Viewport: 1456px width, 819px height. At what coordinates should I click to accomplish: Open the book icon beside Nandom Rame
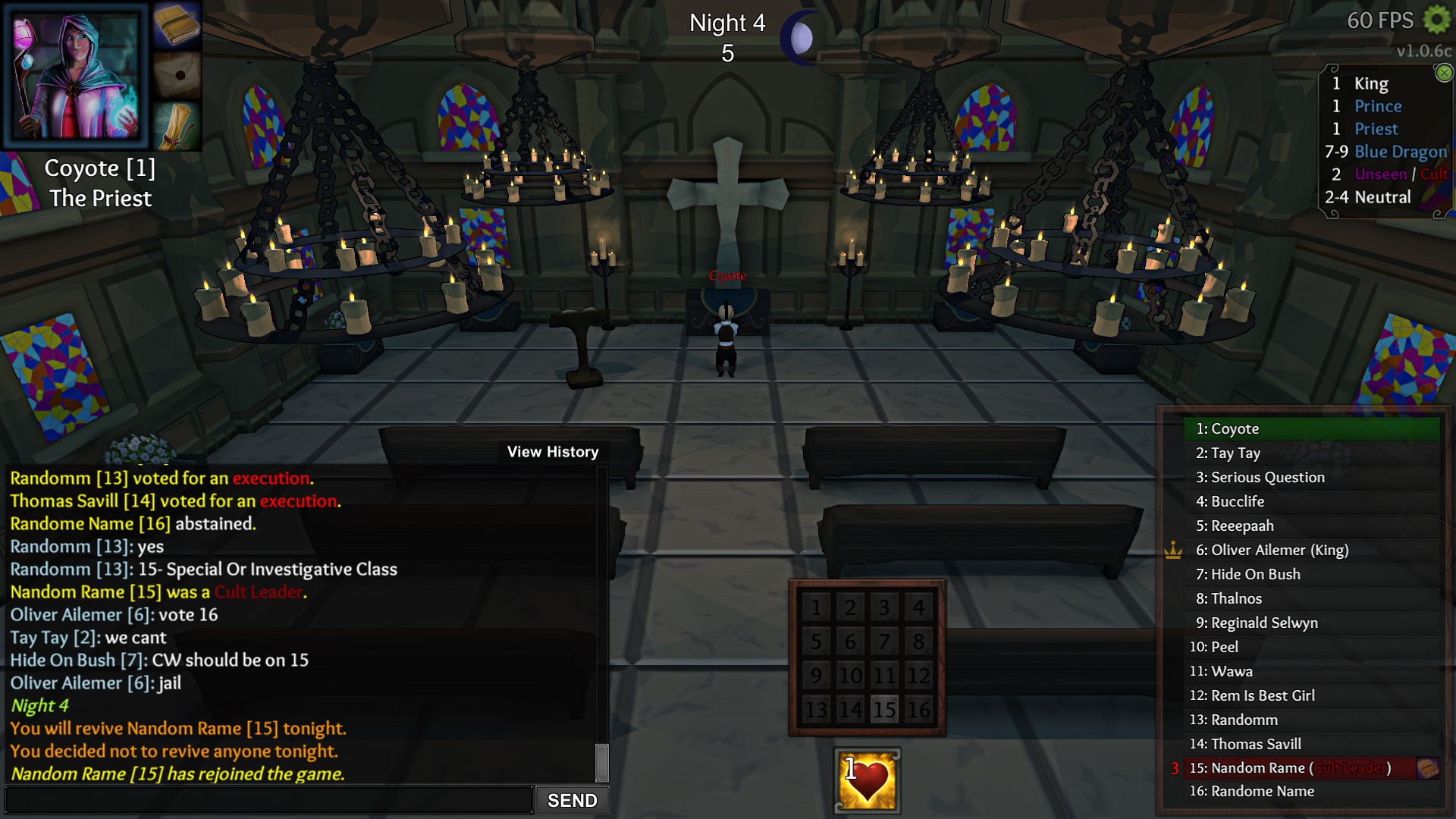1428,768
